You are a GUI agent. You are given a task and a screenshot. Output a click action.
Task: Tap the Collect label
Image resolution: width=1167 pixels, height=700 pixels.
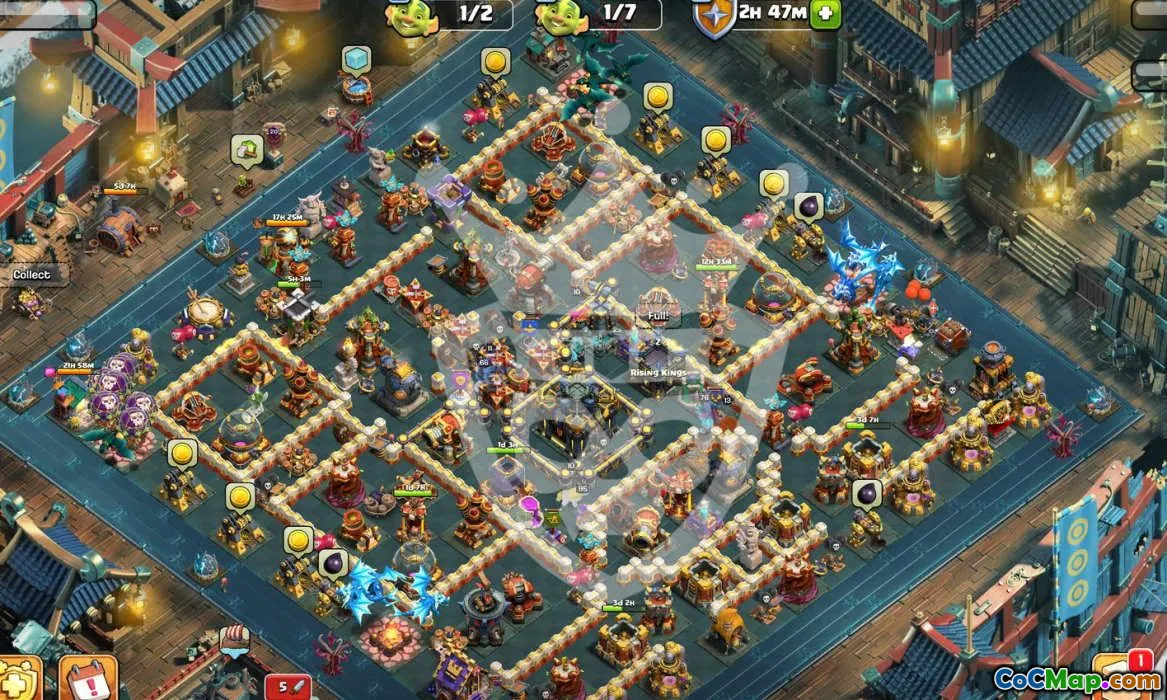point(31,274)
